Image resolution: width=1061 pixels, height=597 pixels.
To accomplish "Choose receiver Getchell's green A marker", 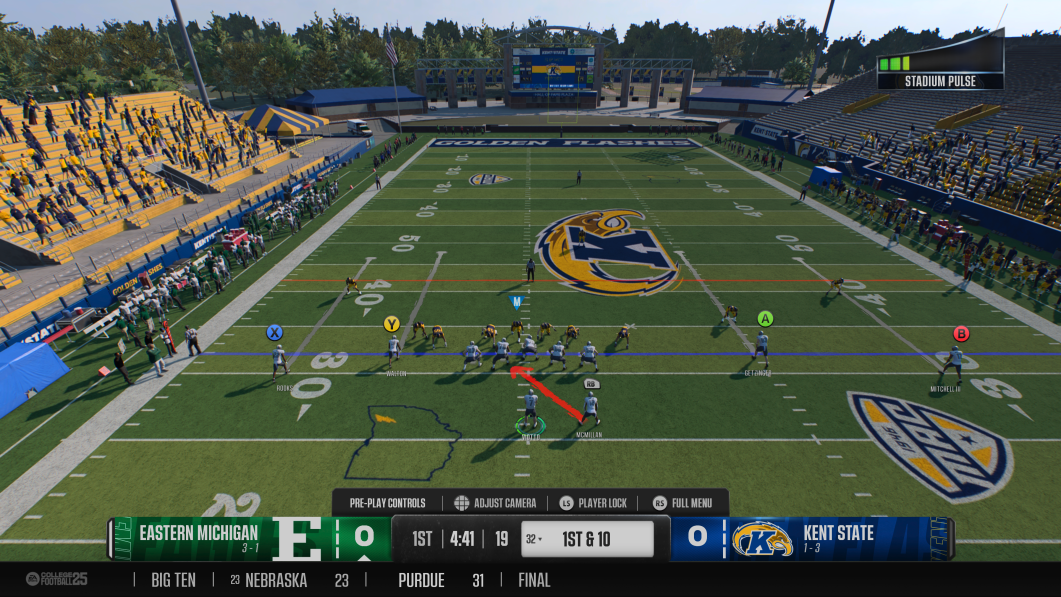I will click(765, 319).
